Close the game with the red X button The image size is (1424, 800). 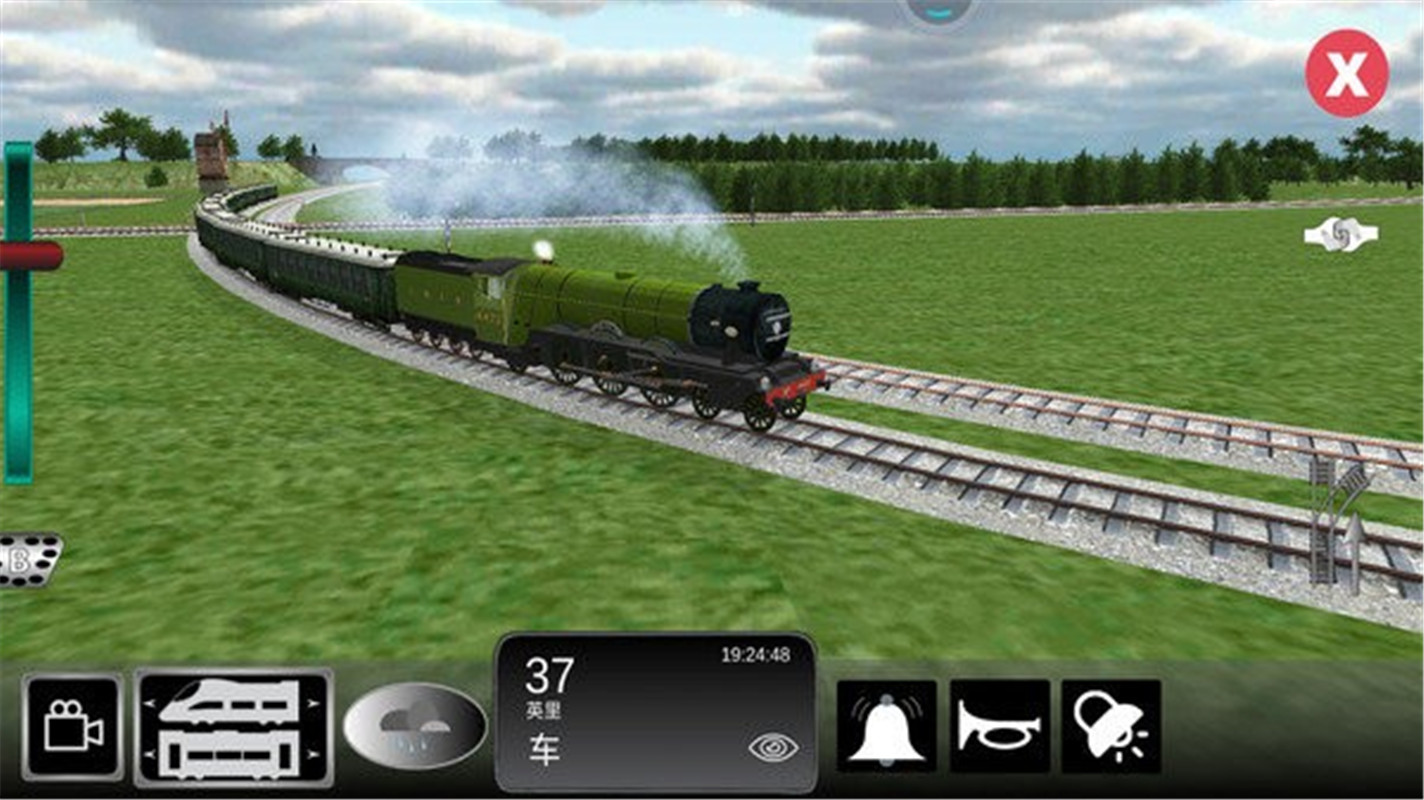pos(1346,73)
